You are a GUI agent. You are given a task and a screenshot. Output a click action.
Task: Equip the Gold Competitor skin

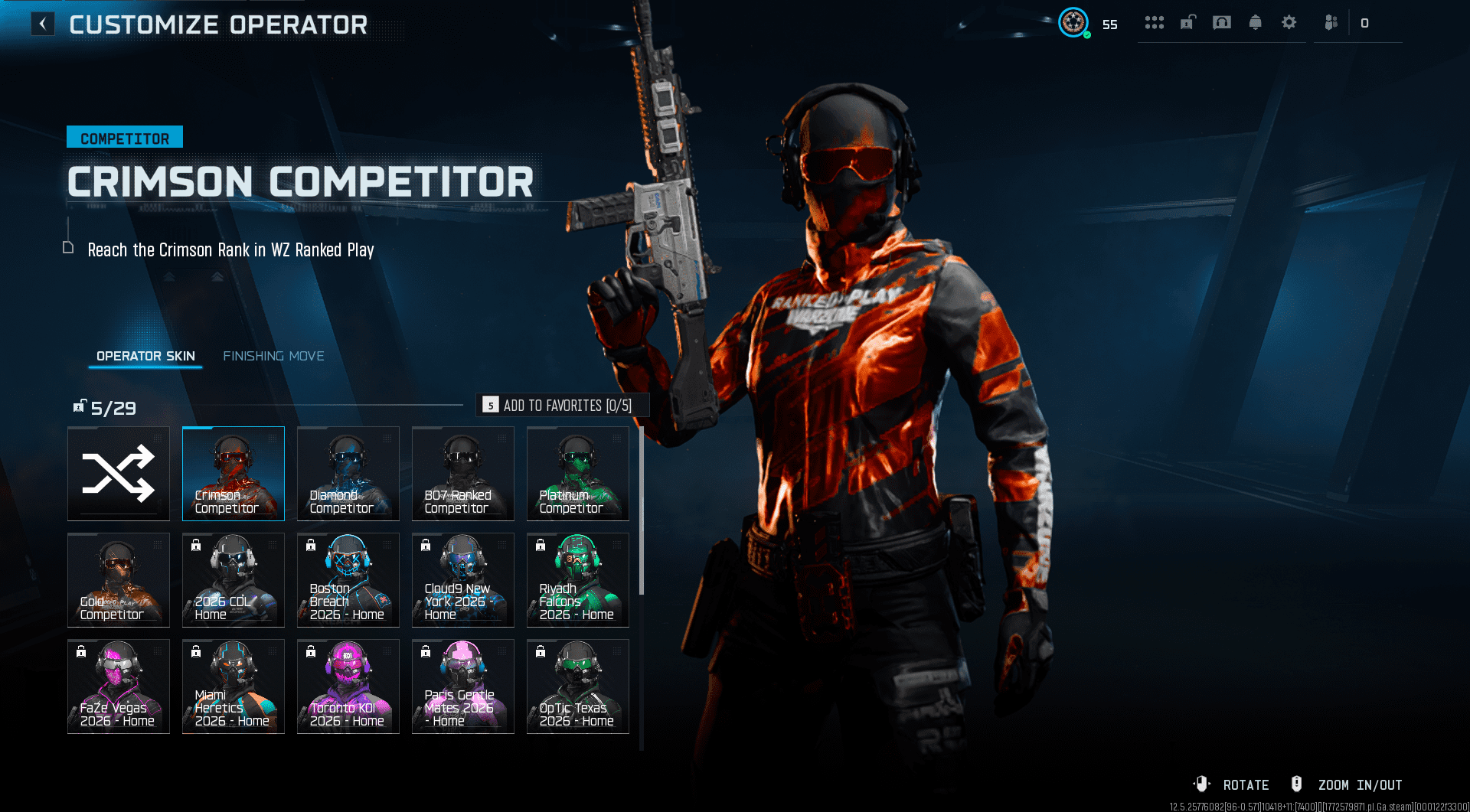pos(119,580)
